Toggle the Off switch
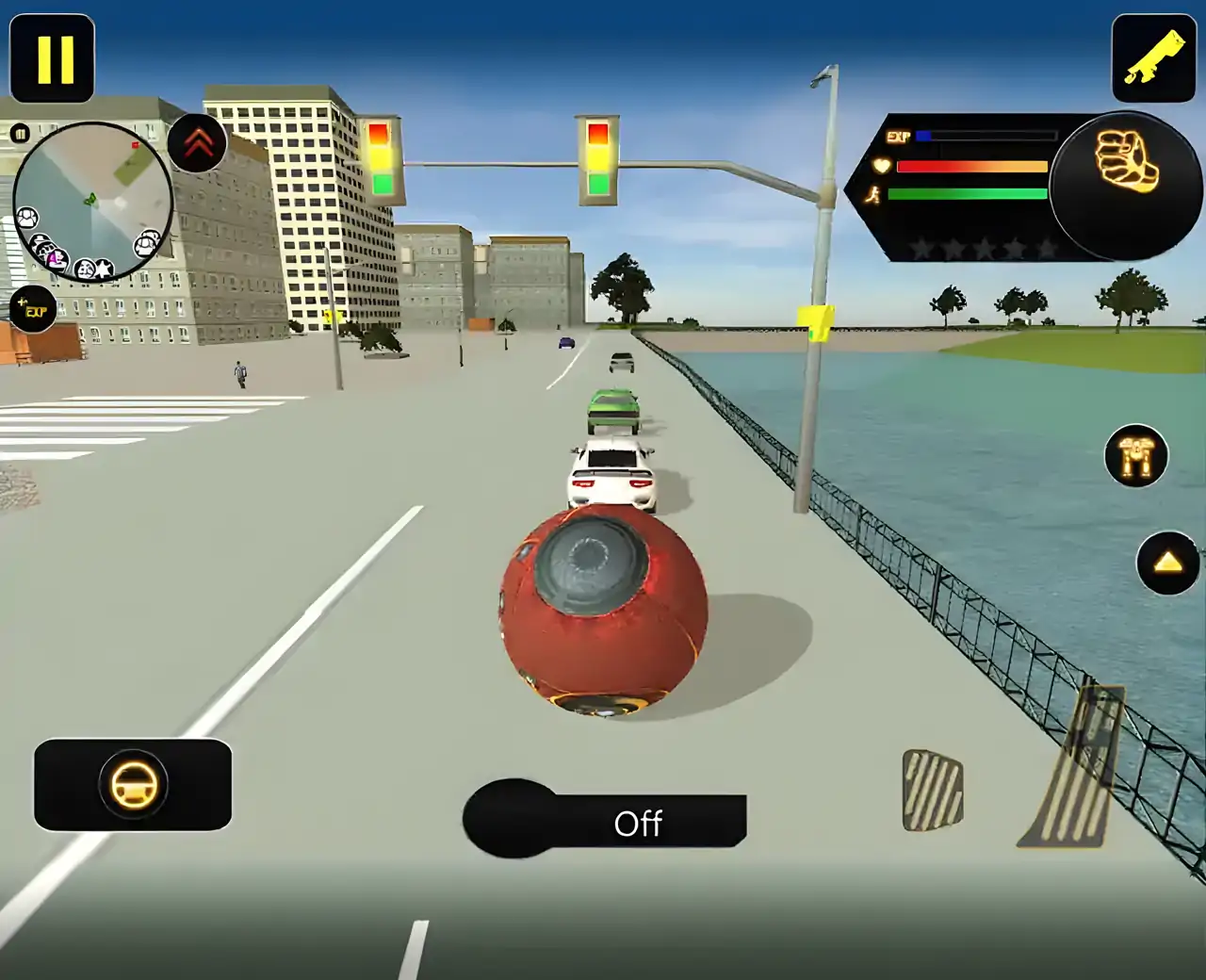 pos(605,819)
